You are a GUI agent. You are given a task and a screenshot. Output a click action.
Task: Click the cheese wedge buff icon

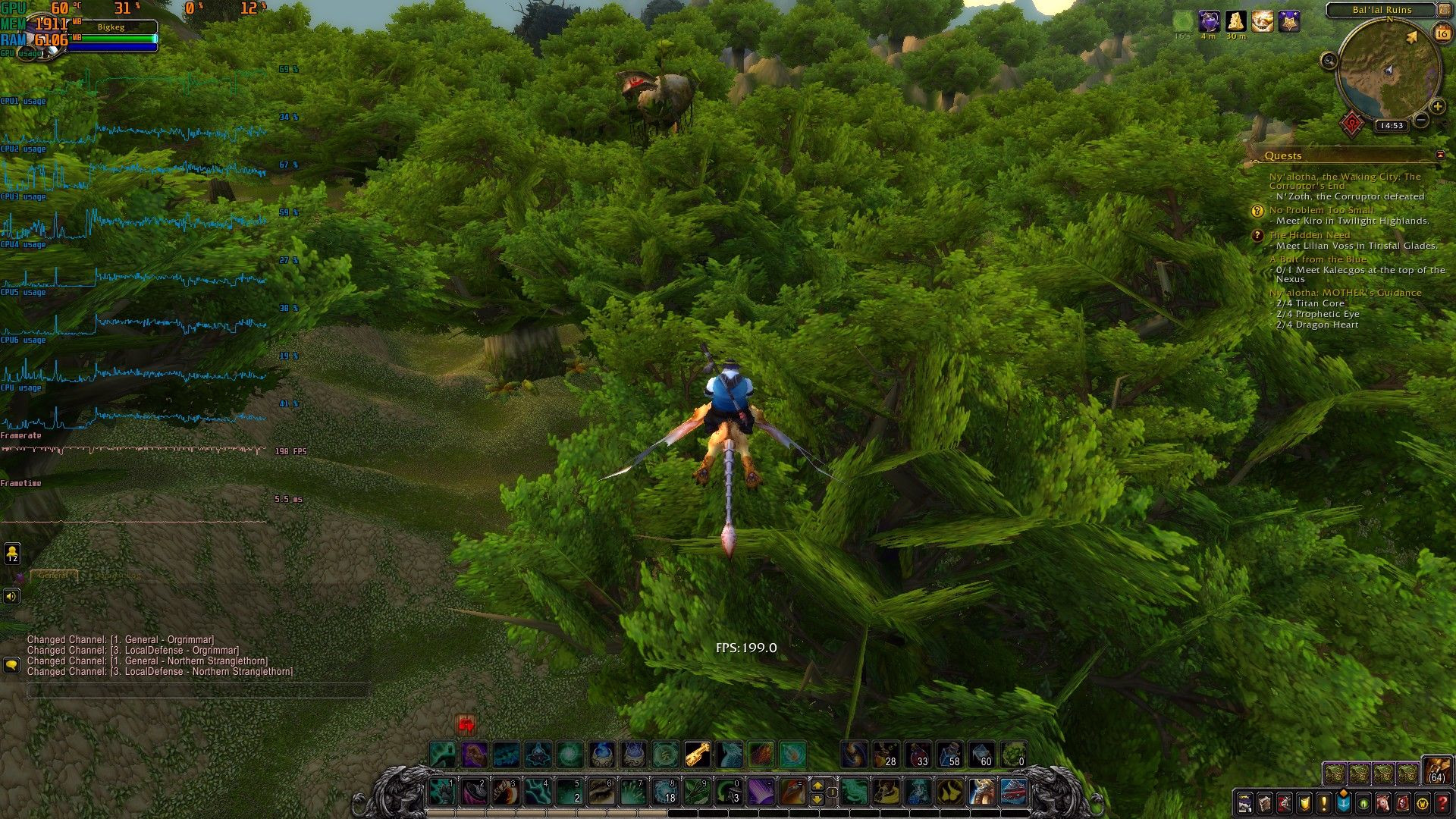(x=1236, y=21)
